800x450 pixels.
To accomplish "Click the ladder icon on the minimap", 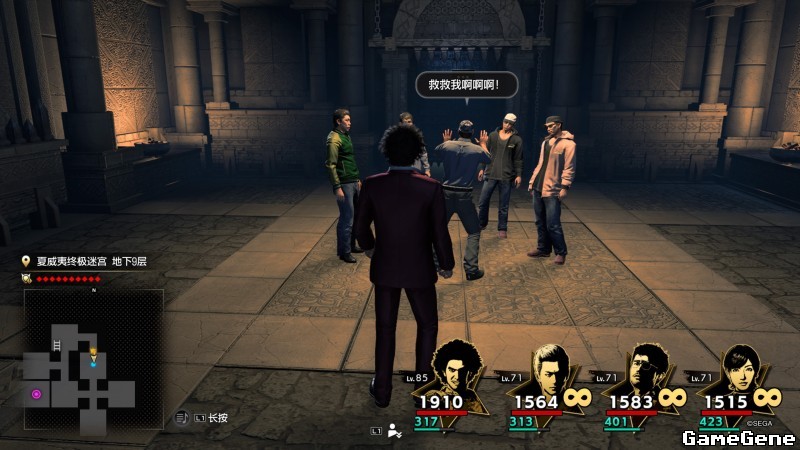I will click(57, 345).
